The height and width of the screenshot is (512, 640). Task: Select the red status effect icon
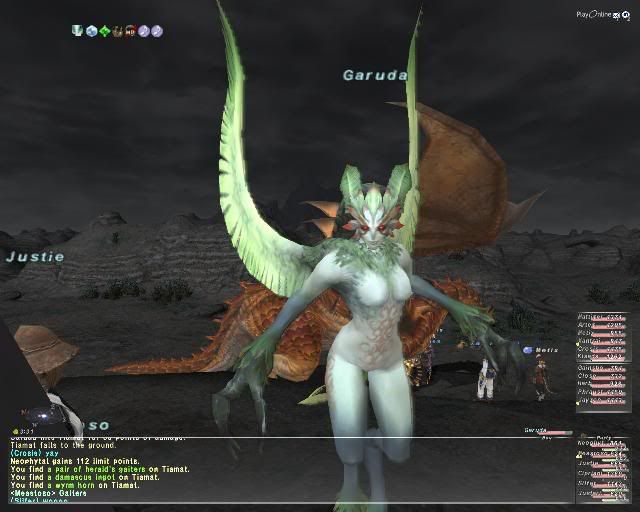point(130,31)
